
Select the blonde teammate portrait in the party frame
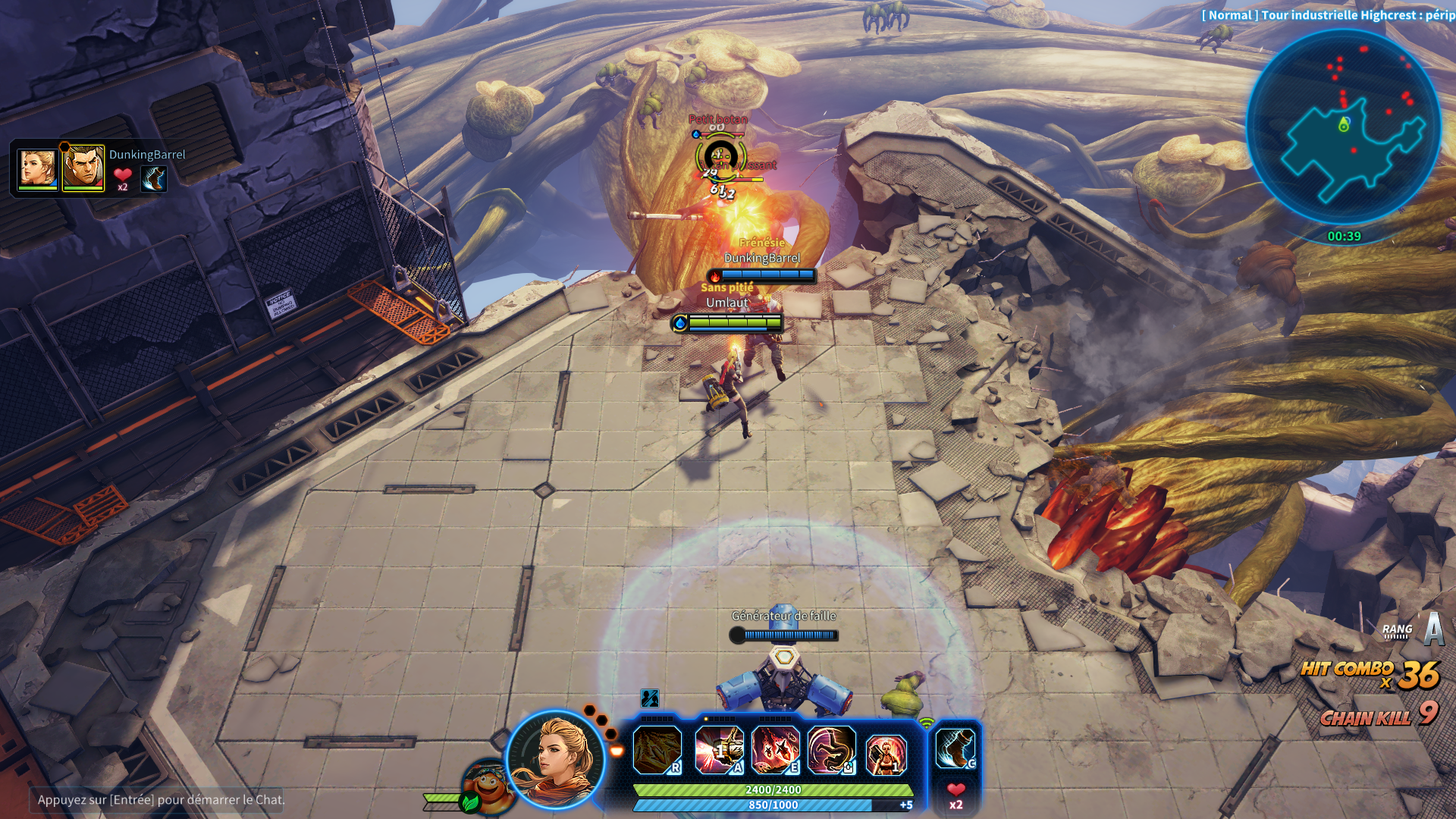(x=37, y=168)
